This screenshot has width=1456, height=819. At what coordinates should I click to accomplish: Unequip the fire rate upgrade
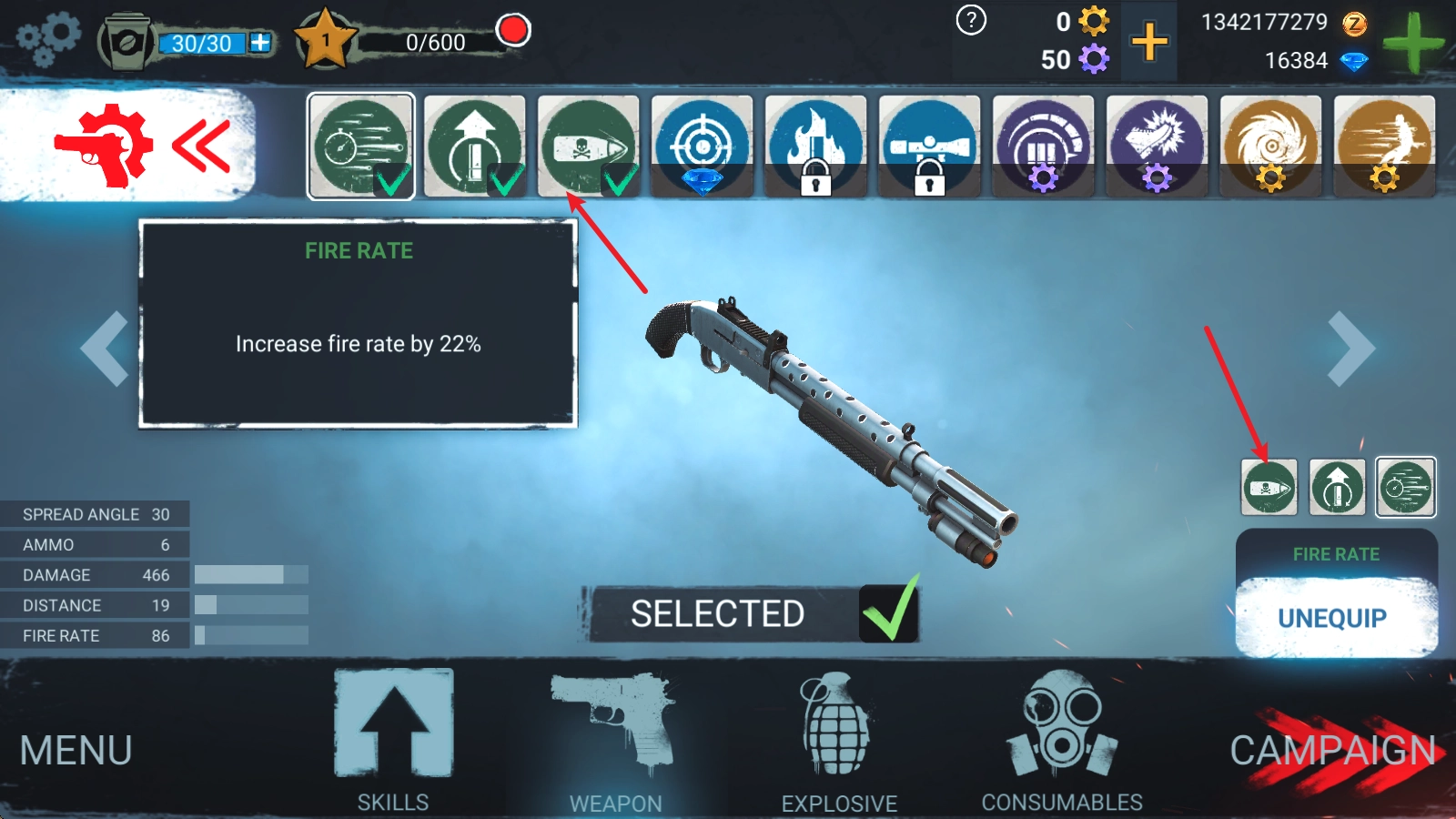(x=1335, y=618)
